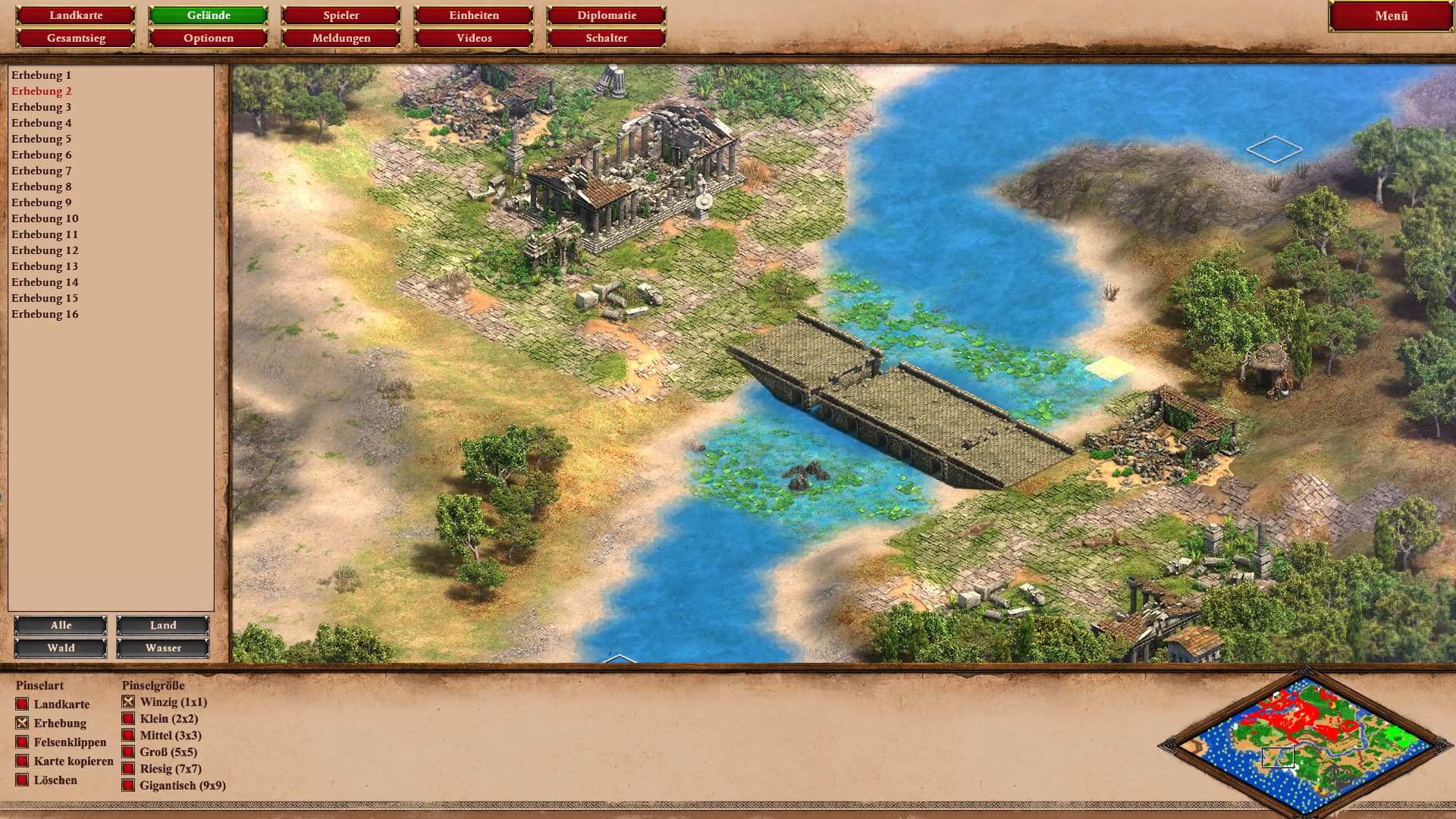Open the Meldungen tab
Screen dimensions: 1456x819
coord(340,38)
